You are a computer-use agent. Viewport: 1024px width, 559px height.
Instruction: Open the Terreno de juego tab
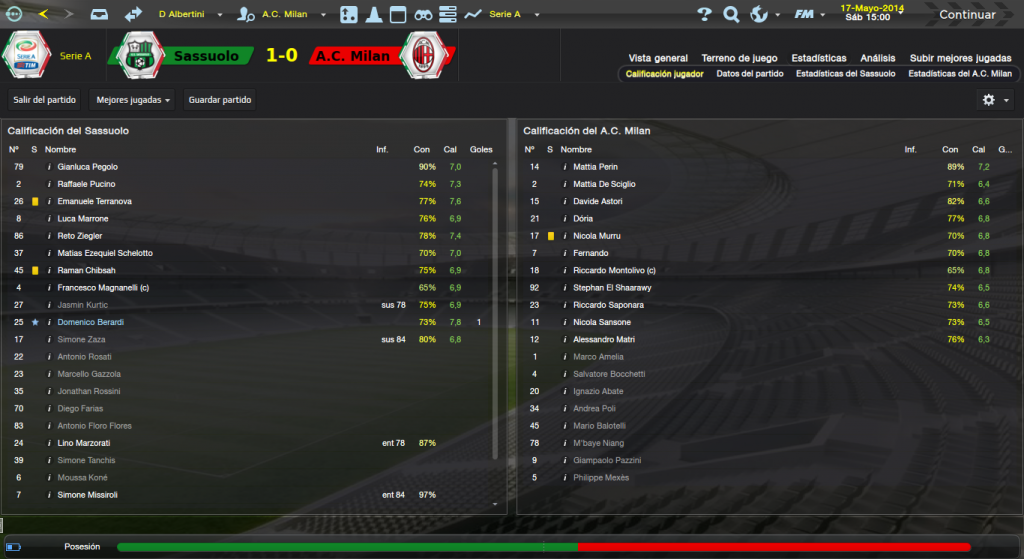click(x=739, y=58)
